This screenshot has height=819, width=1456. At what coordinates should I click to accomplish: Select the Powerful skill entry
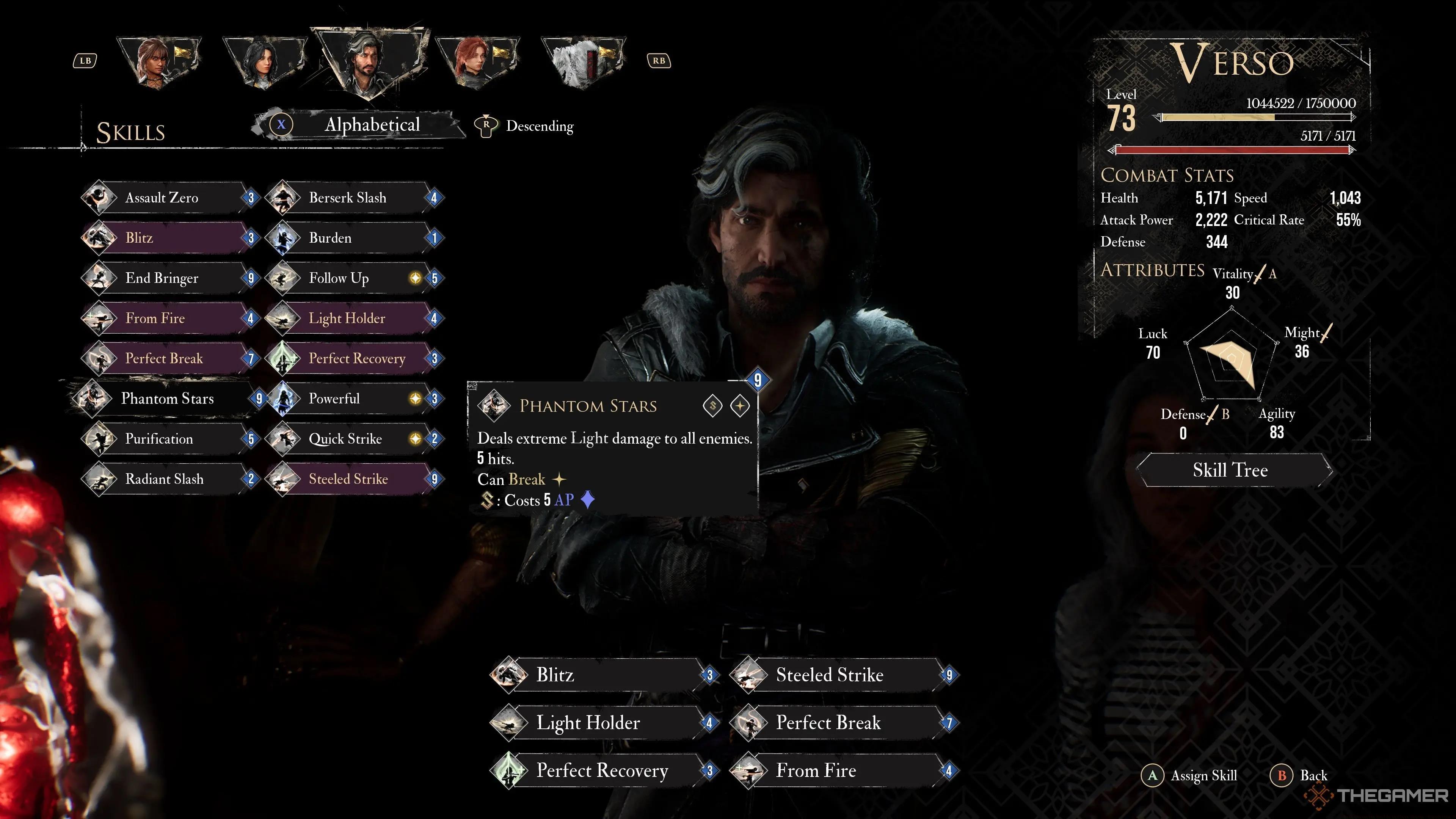(353, 399)
